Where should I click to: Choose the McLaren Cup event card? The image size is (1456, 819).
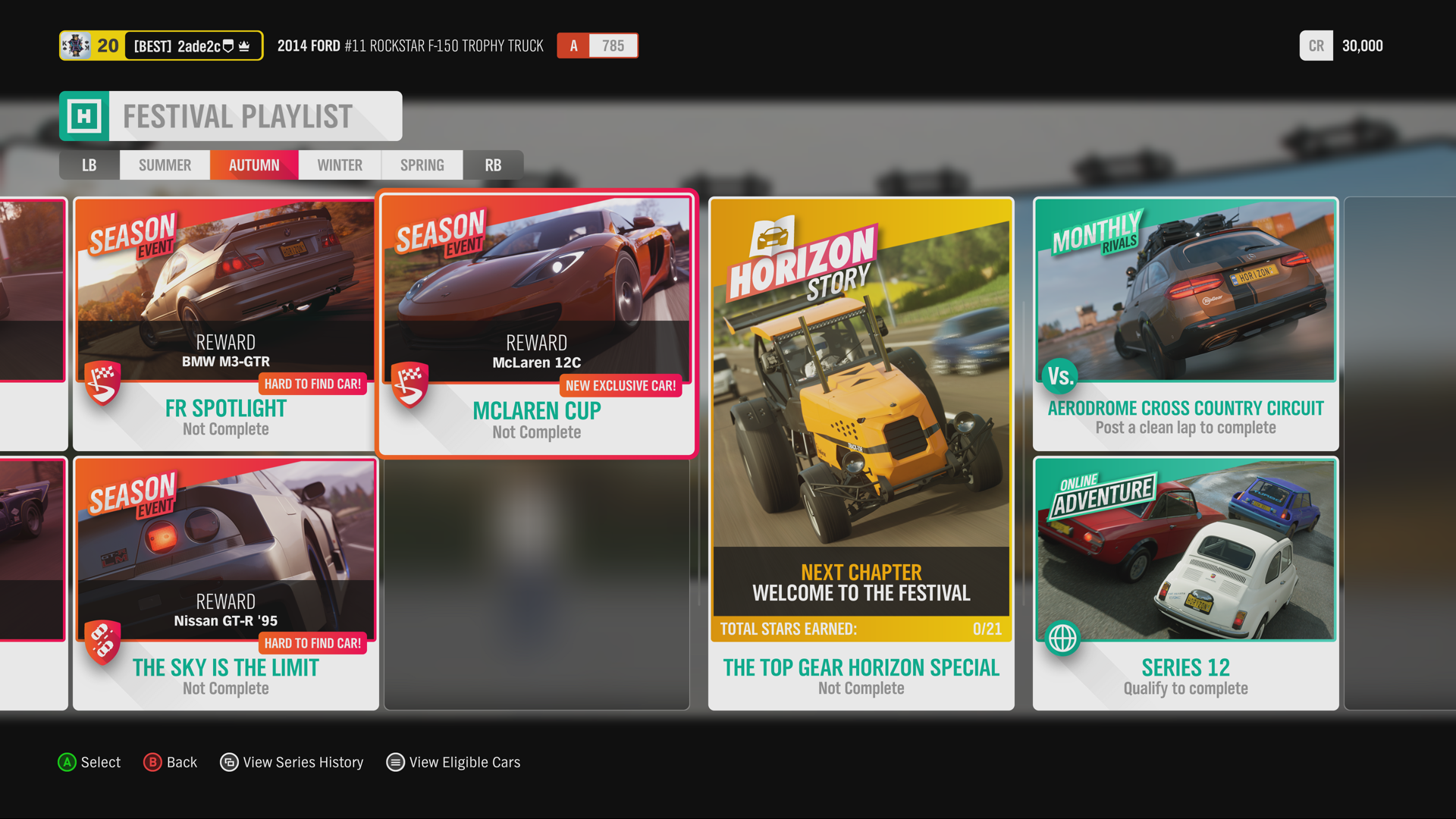[x=537, y=325]
